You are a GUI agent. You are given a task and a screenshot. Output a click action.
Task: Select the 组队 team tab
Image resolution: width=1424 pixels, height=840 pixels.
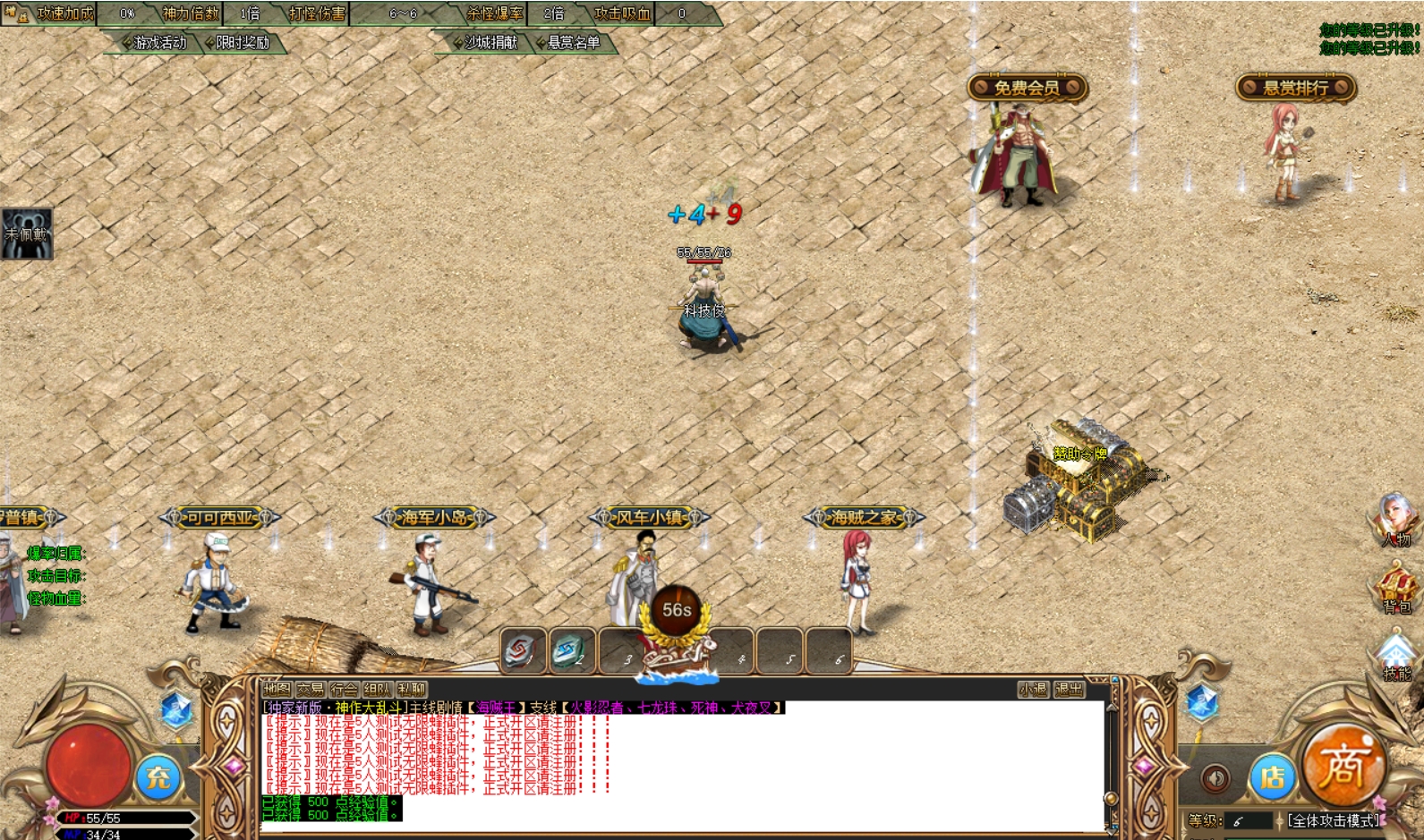pyautogui.click(x=377, y=689)
